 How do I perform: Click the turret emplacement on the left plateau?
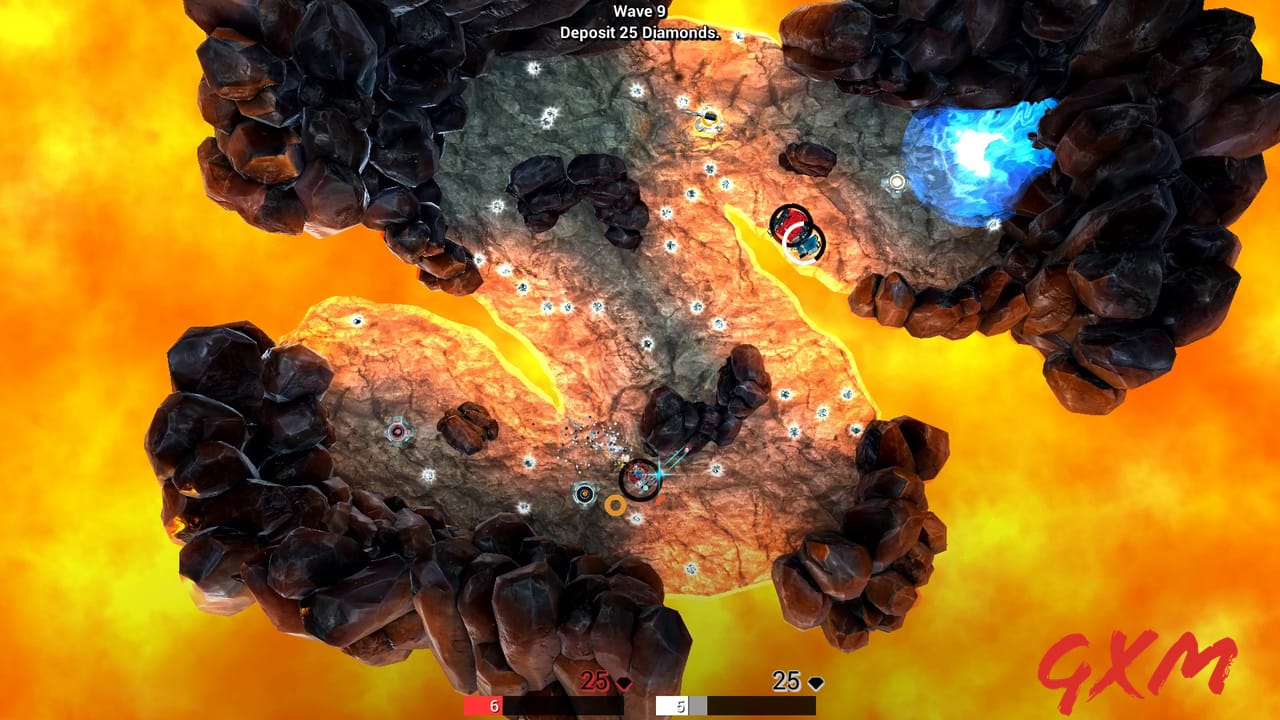point(400,430)
